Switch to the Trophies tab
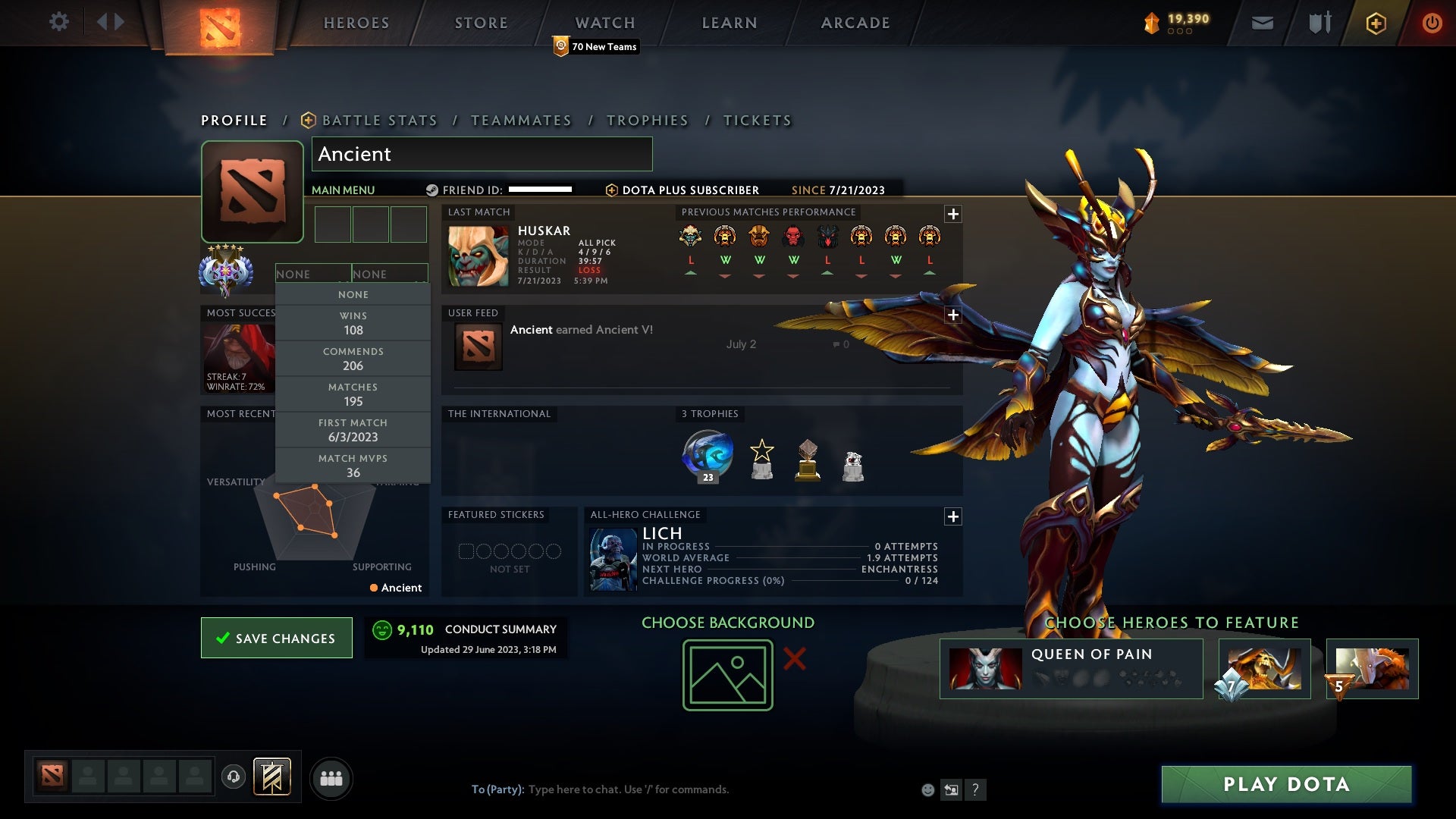 (647, 120)
